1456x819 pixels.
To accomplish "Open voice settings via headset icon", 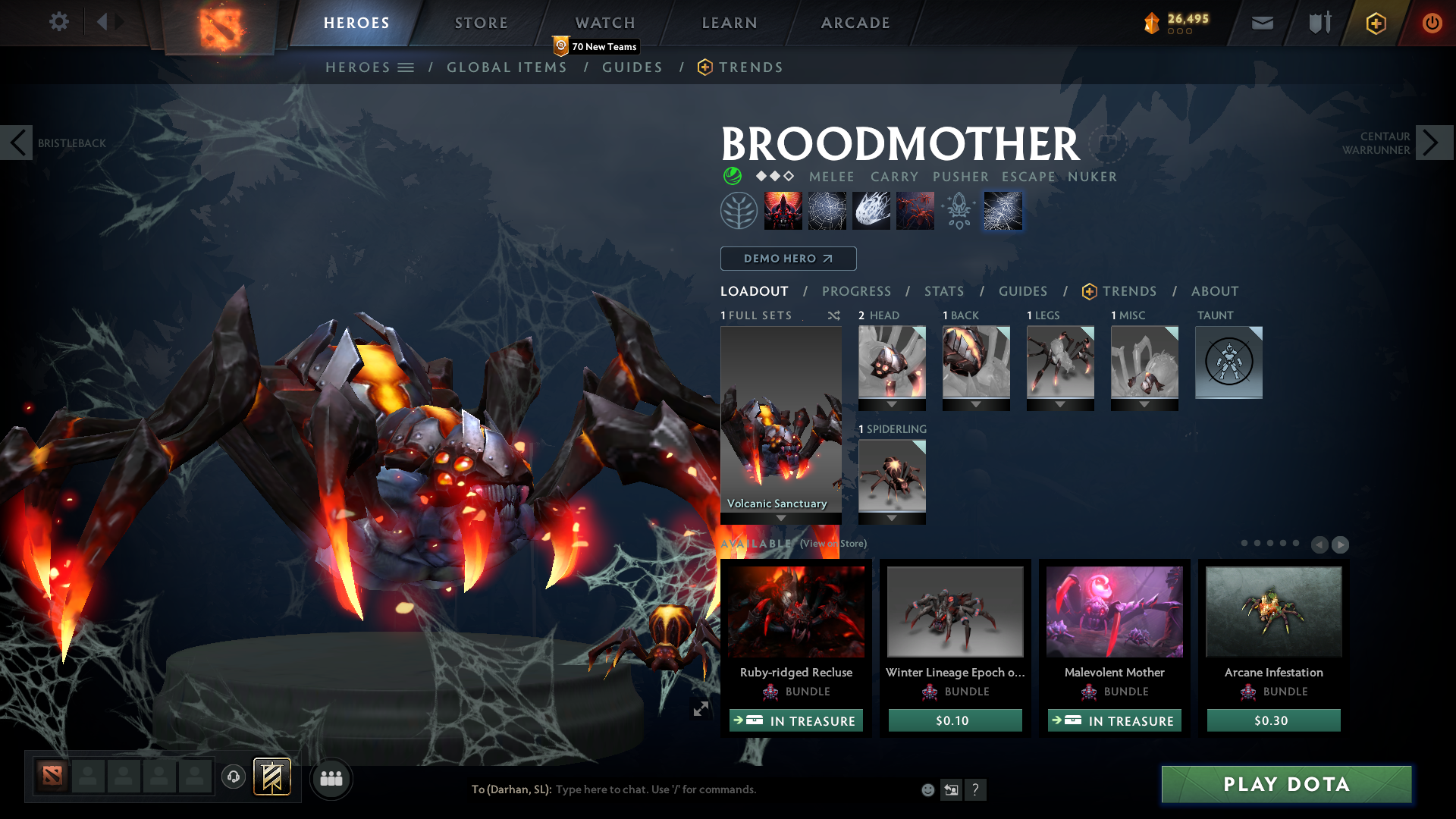I will pos(233,777).
